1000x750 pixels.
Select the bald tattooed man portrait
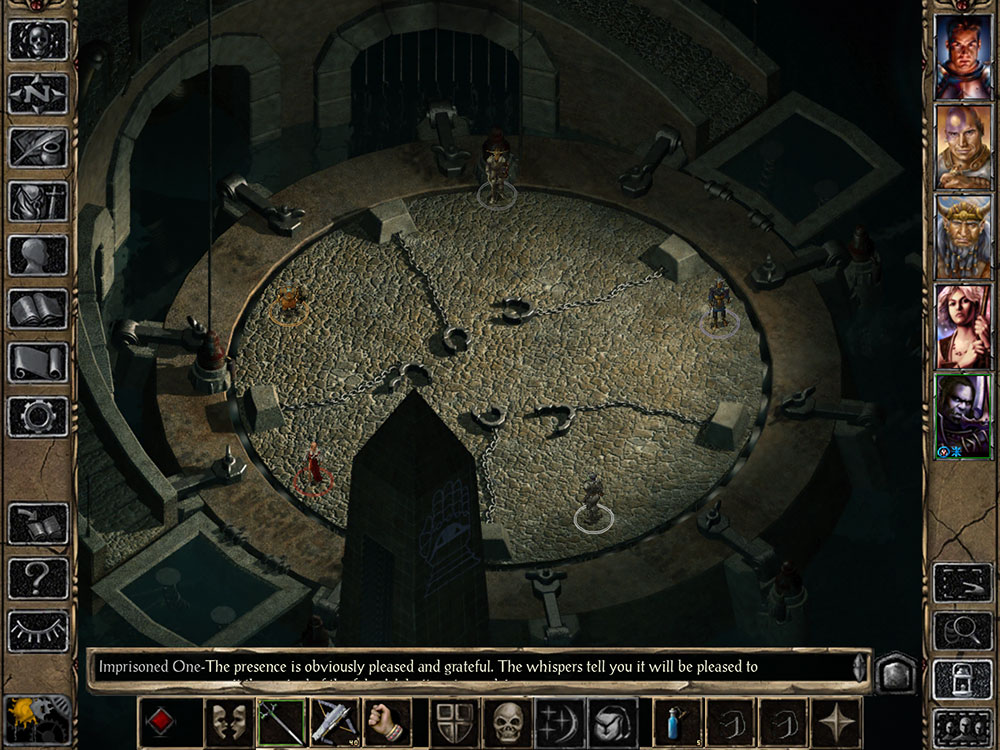(962, 147)
